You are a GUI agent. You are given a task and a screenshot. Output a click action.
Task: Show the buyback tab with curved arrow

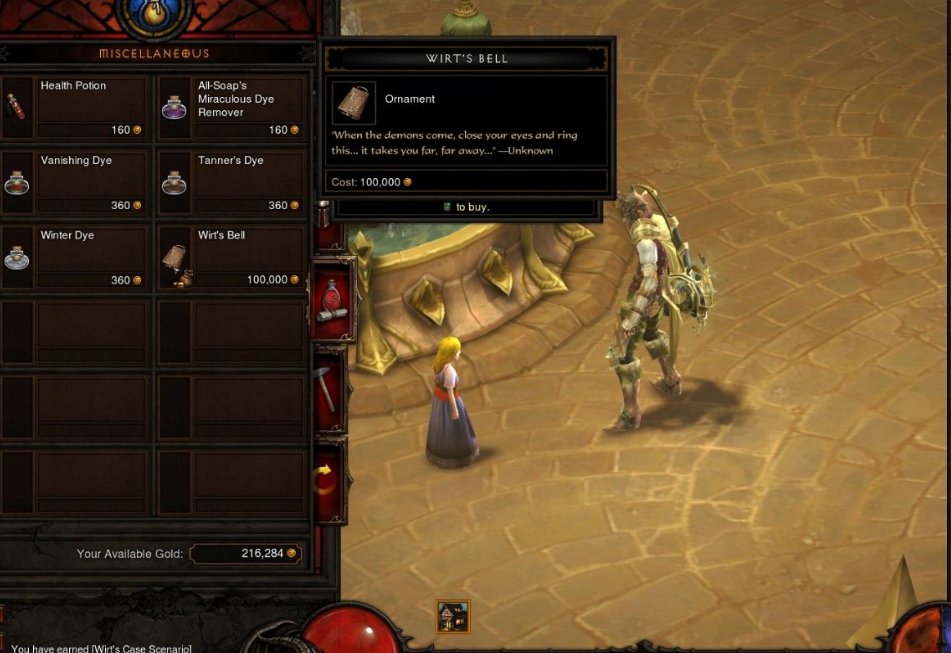pos(329,479)
